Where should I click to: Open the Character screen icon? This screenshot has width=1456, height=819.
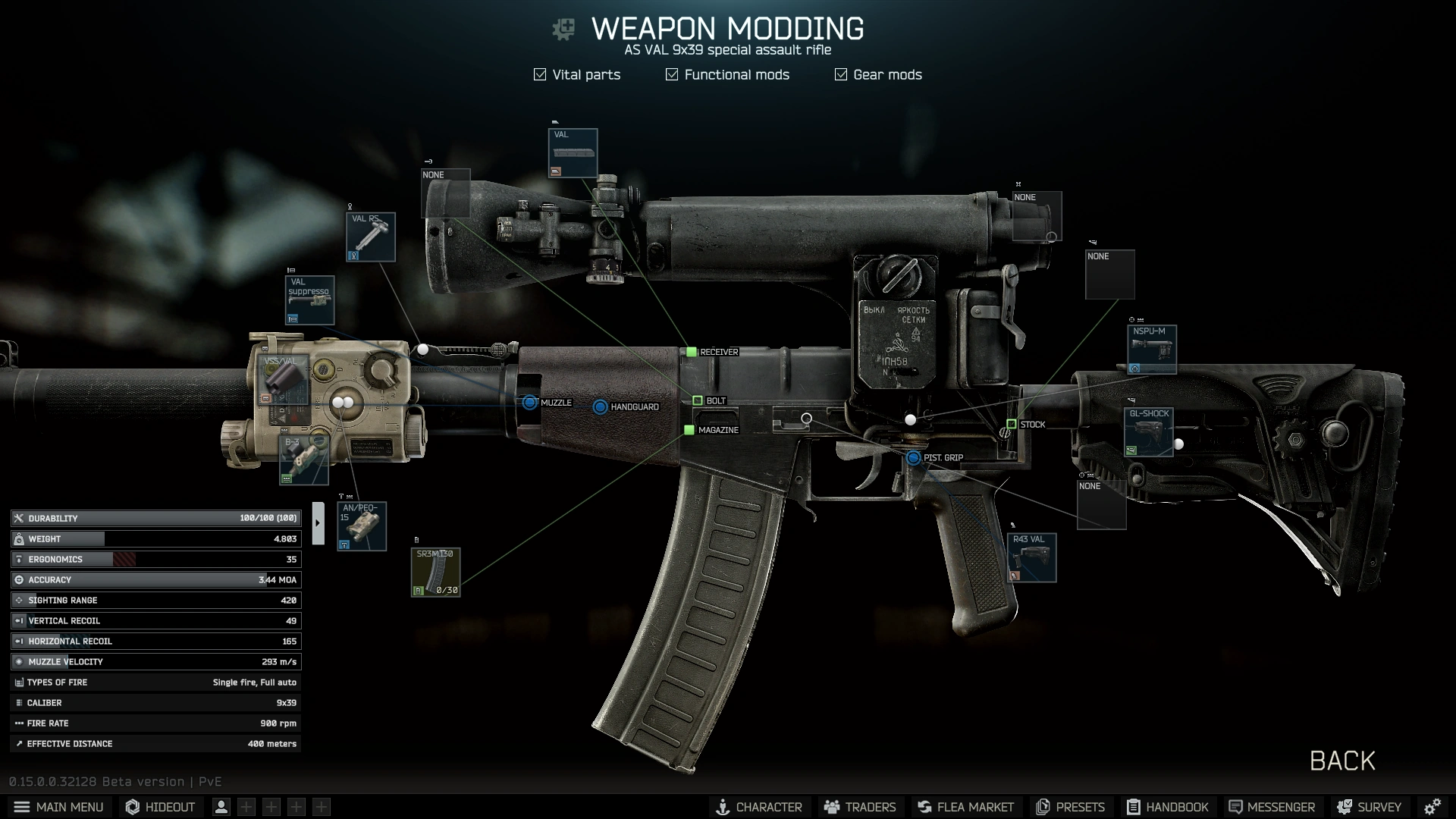click(759, 807)
